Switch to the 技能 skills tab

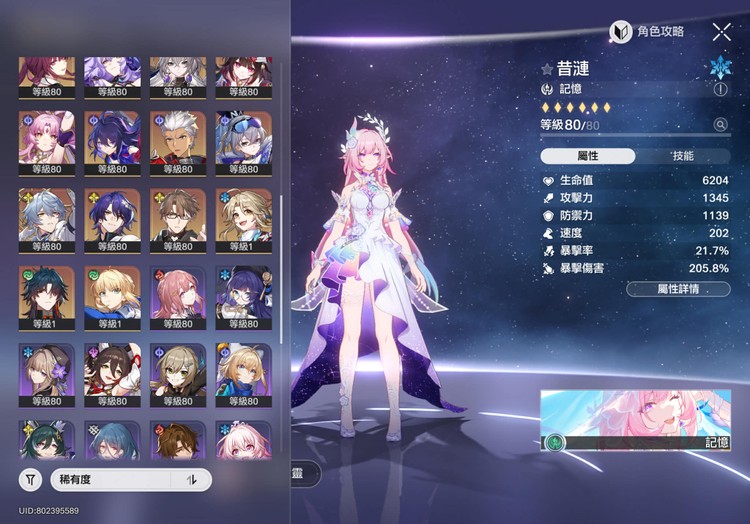[683, 156]
